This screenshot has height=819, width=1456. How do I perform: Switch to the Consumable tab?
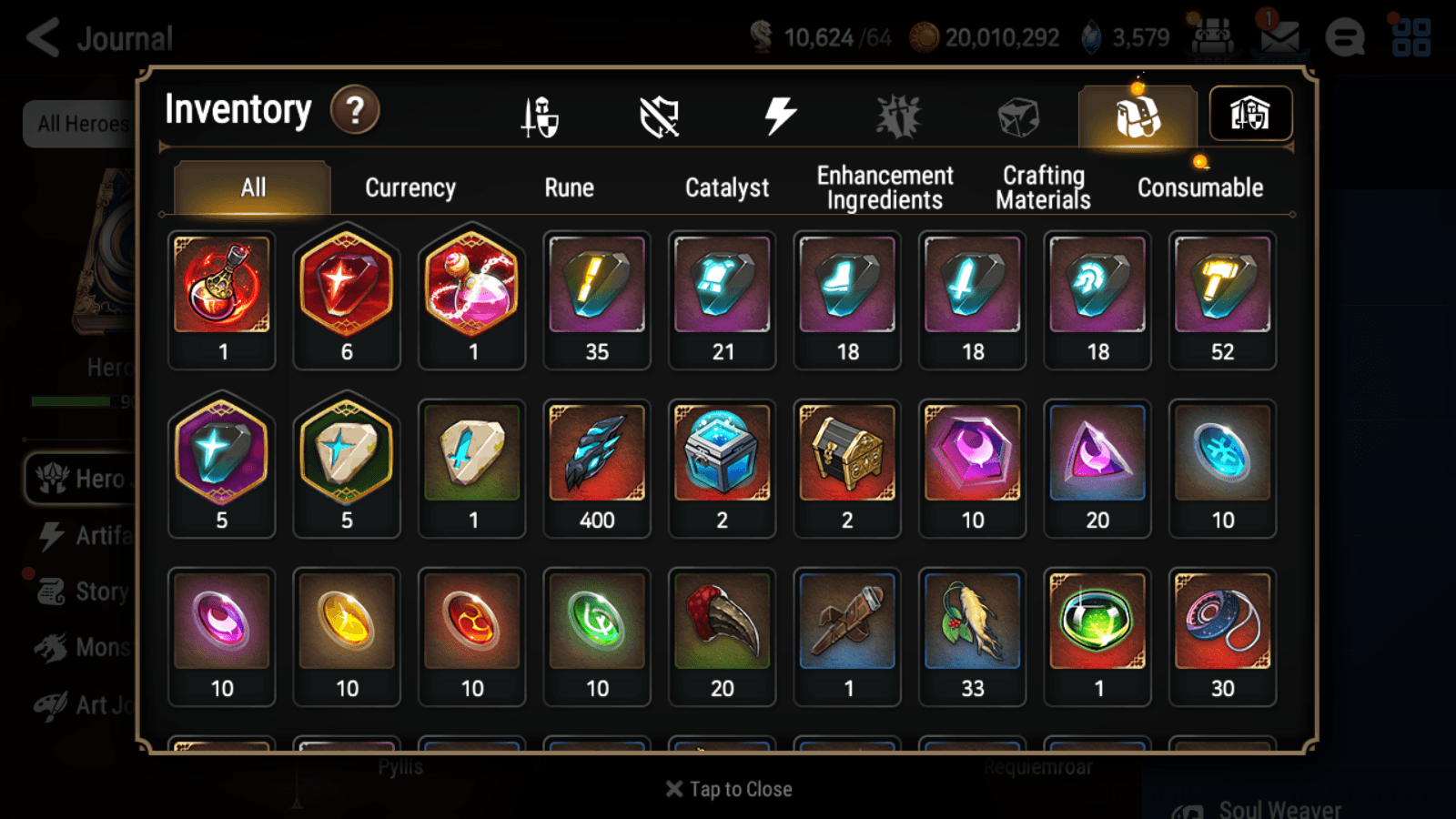1199,187
